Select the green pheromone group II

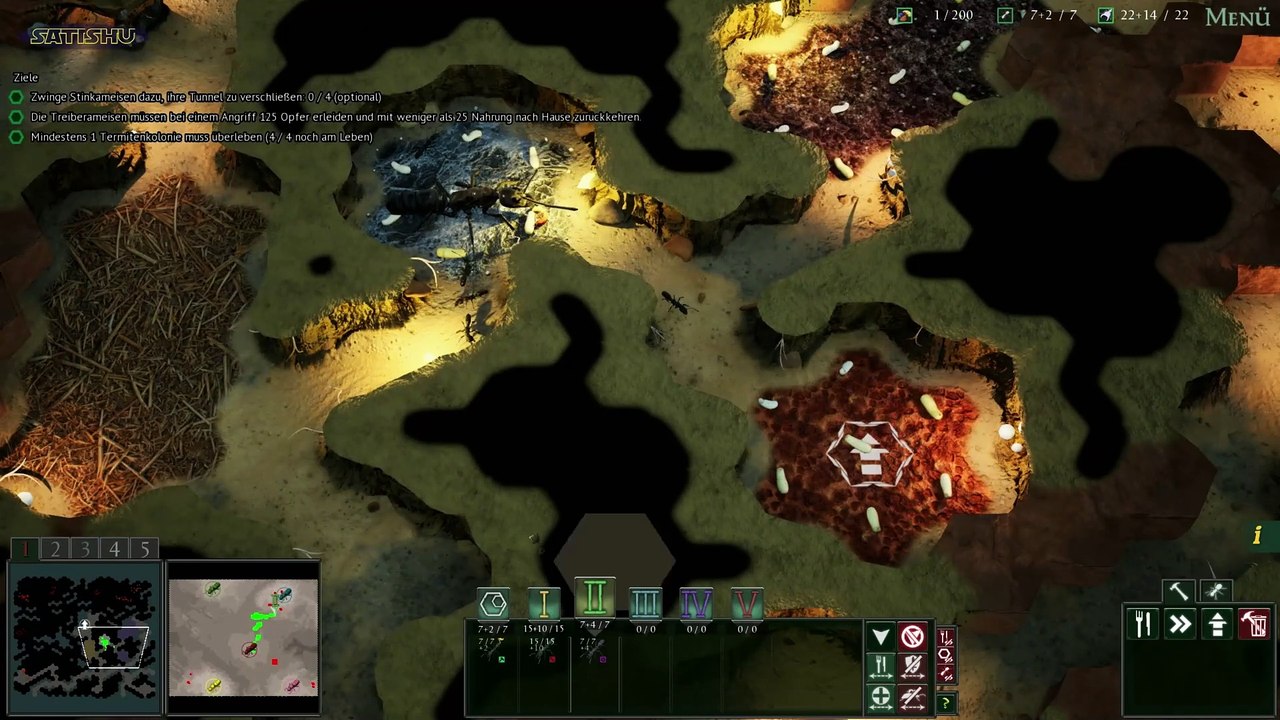(594, 598)
